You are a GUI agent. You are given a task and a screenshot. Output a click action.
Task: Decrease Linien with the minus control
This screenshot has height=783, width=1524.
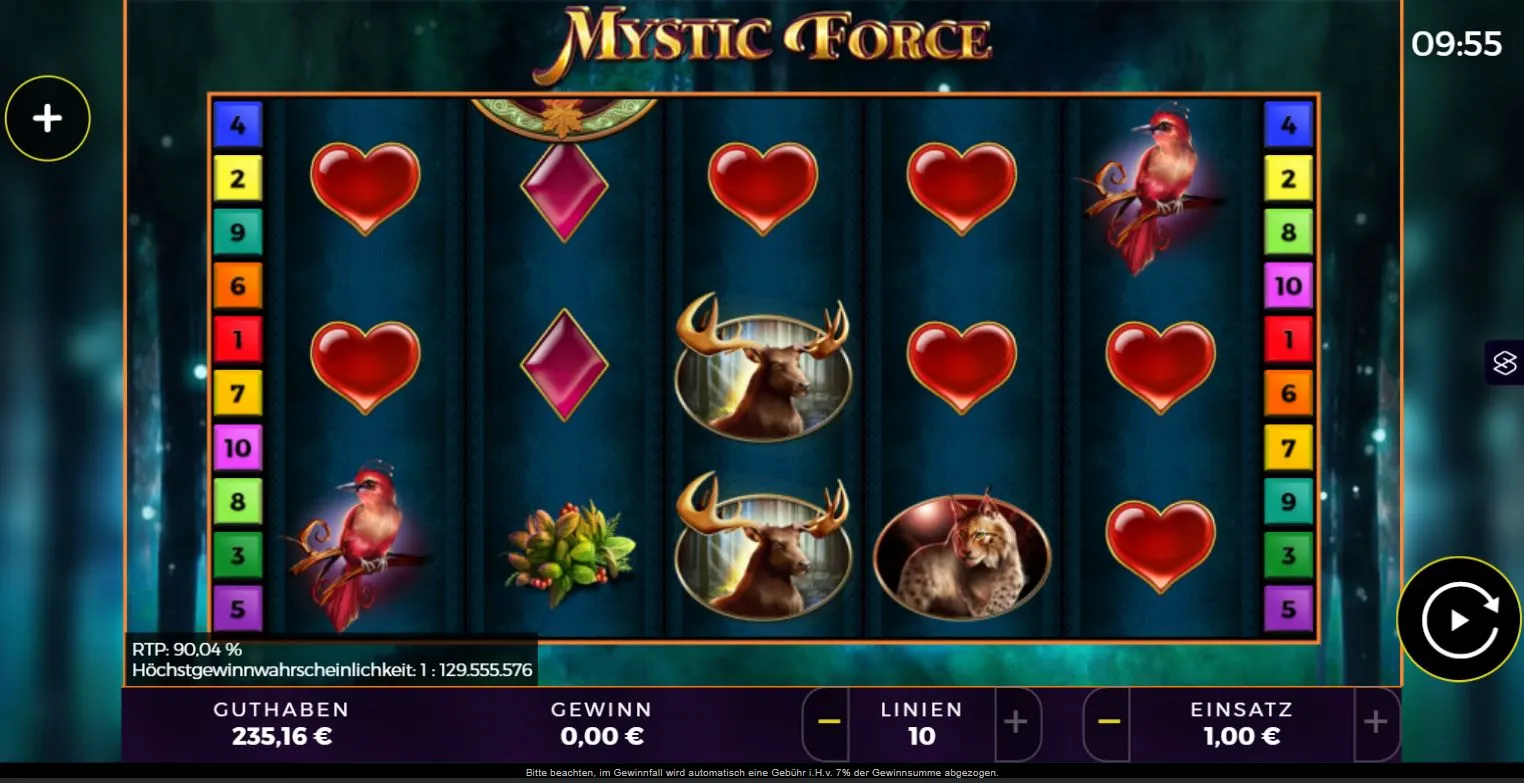(826, 723)
